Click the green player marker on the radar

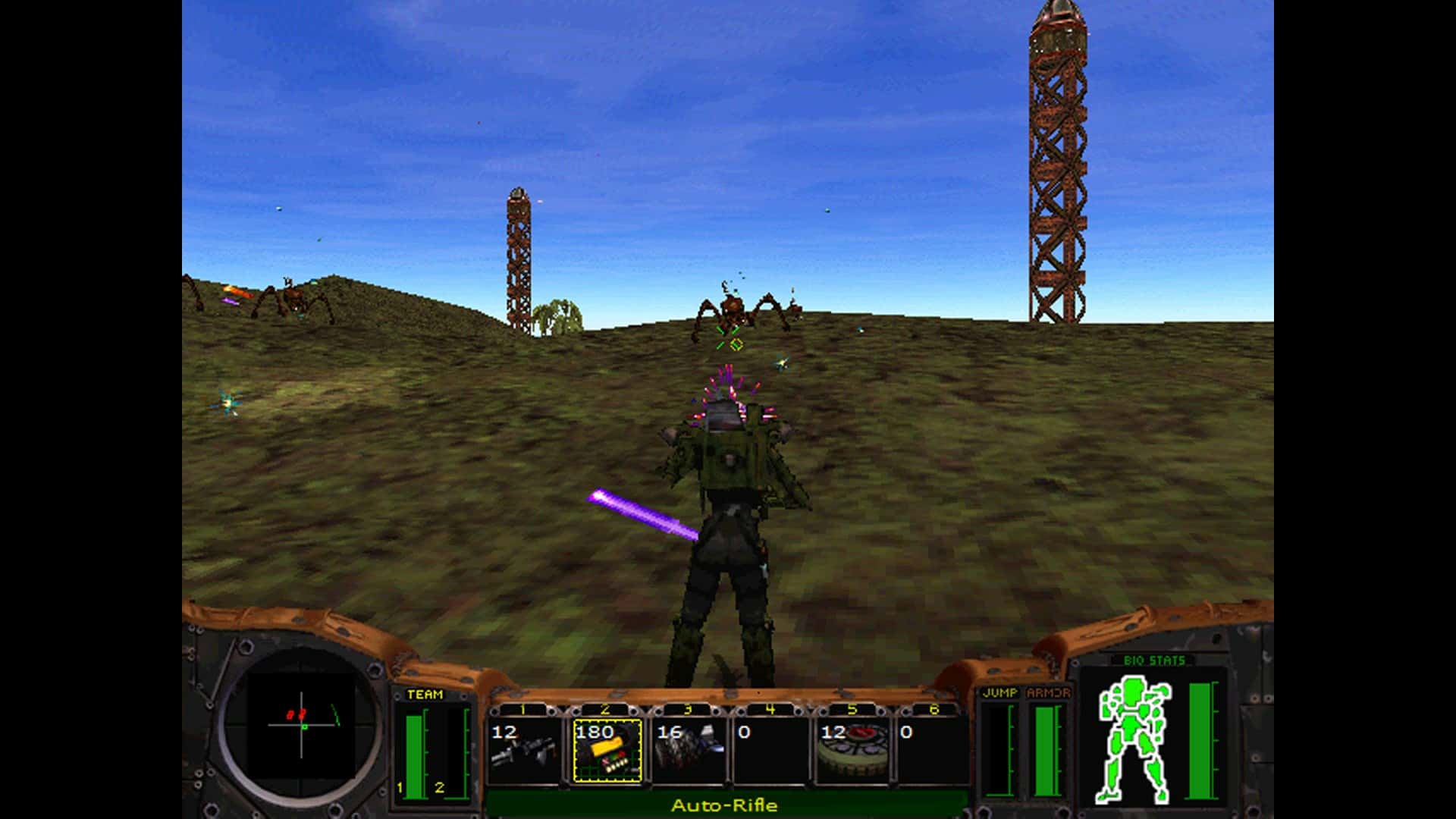tap(305, 726)
